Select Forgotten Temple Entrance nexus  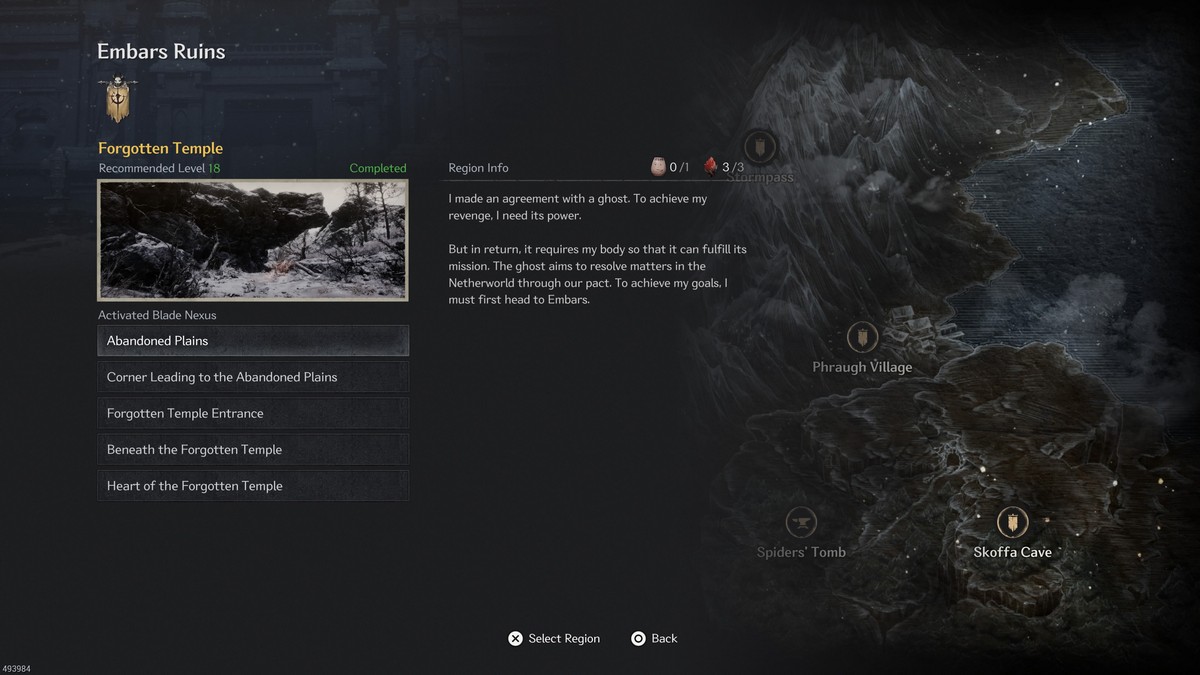(252, 413)
